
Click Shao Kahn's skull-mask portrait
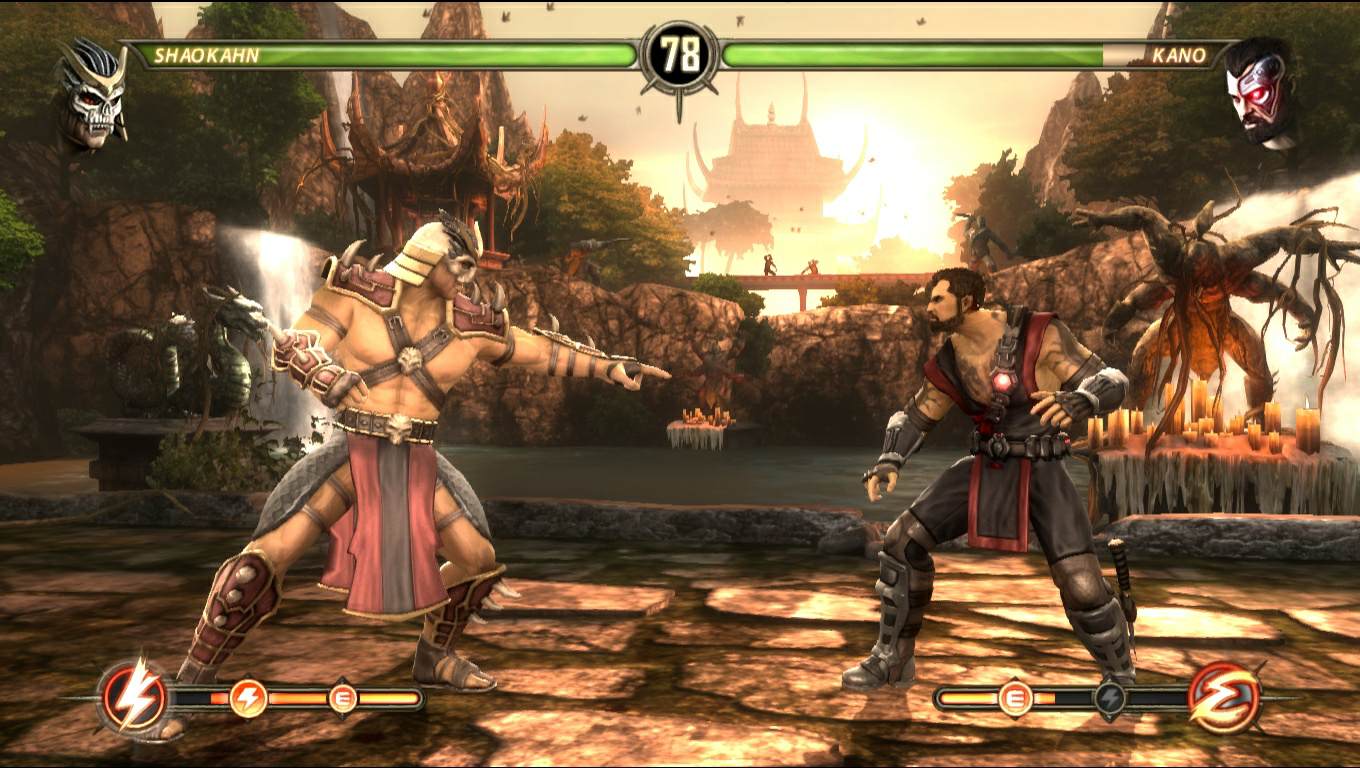click(93, 93)
